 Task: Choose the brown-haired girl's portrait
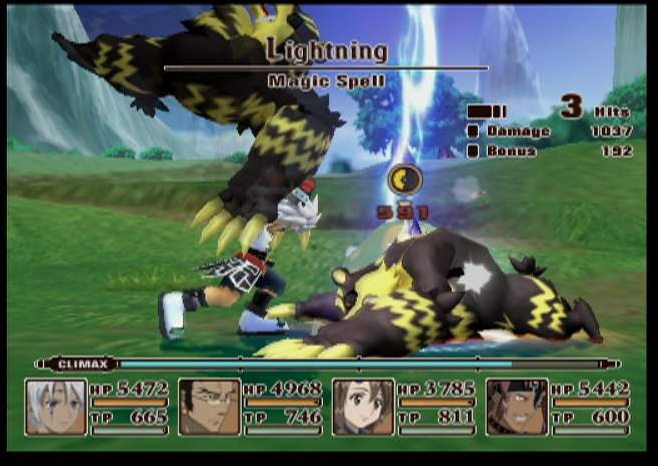(362, 407)
